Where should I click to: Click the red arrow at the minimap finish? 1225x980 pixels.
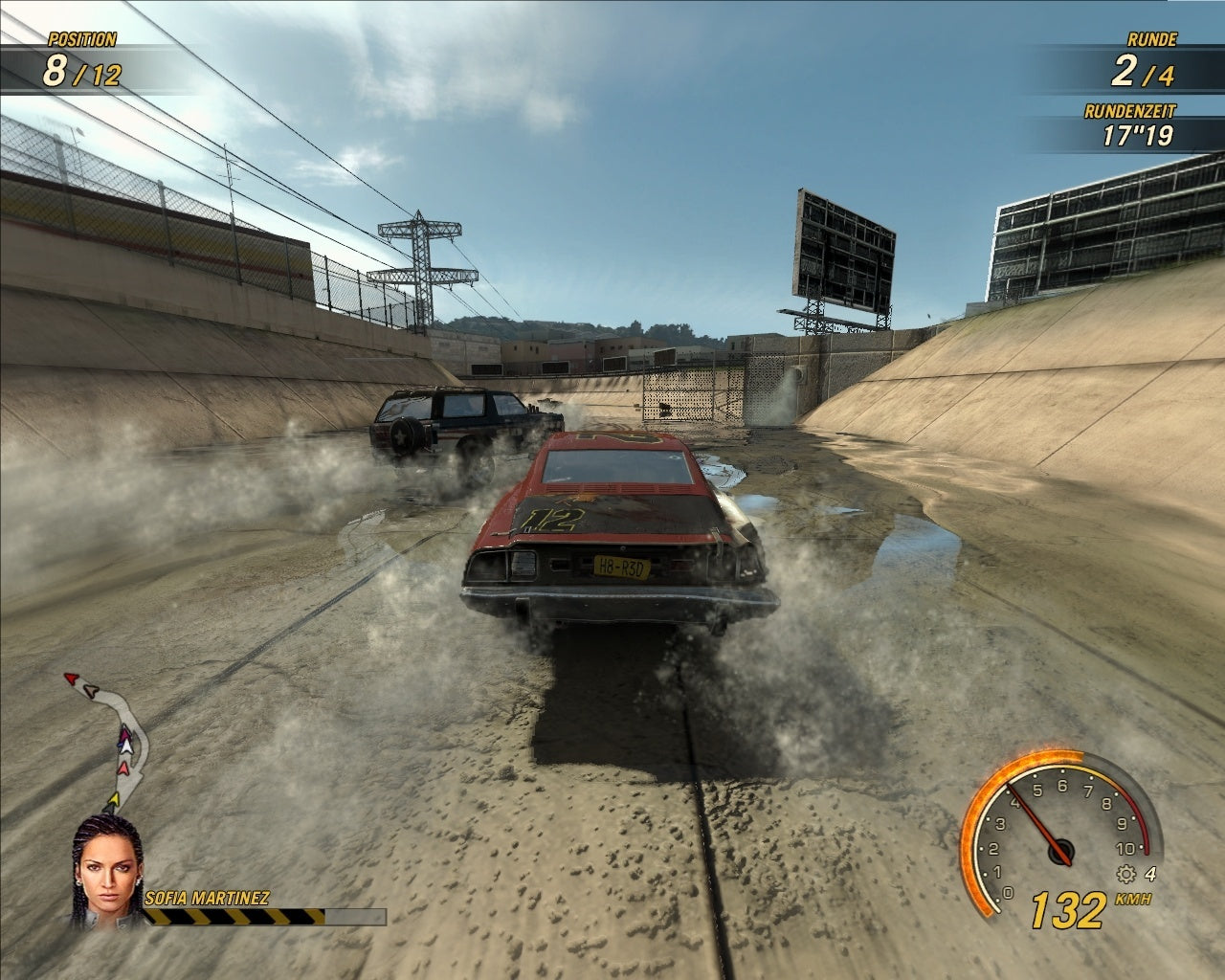coord(72,678)
